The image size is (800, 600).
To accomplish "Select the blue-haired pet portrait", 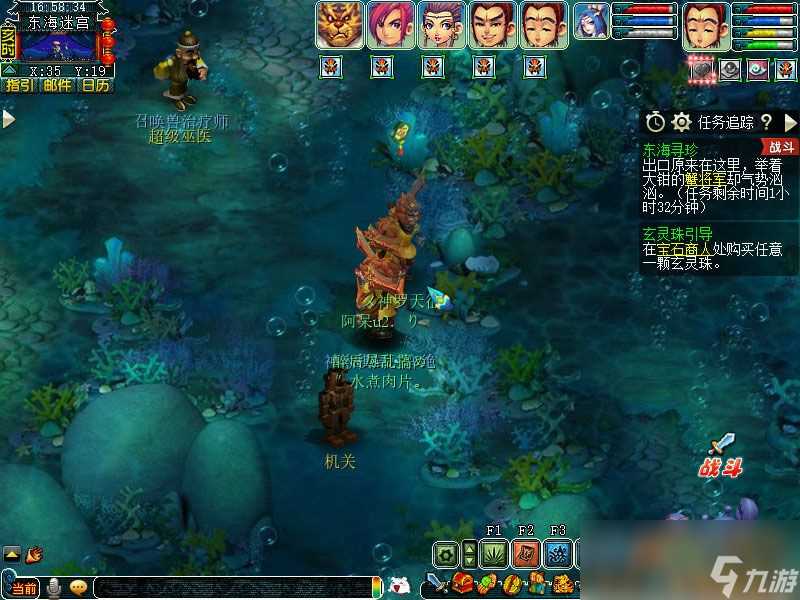I will (592, 24).
